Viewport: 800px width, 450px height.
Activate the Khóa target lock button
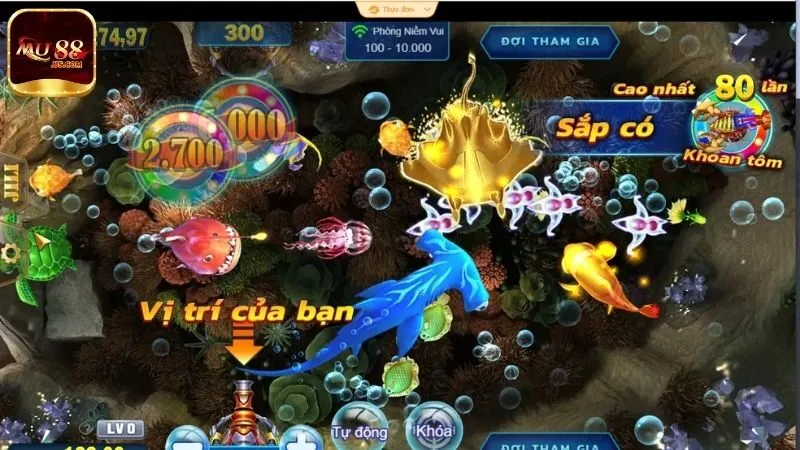click(x=434, y=427)
